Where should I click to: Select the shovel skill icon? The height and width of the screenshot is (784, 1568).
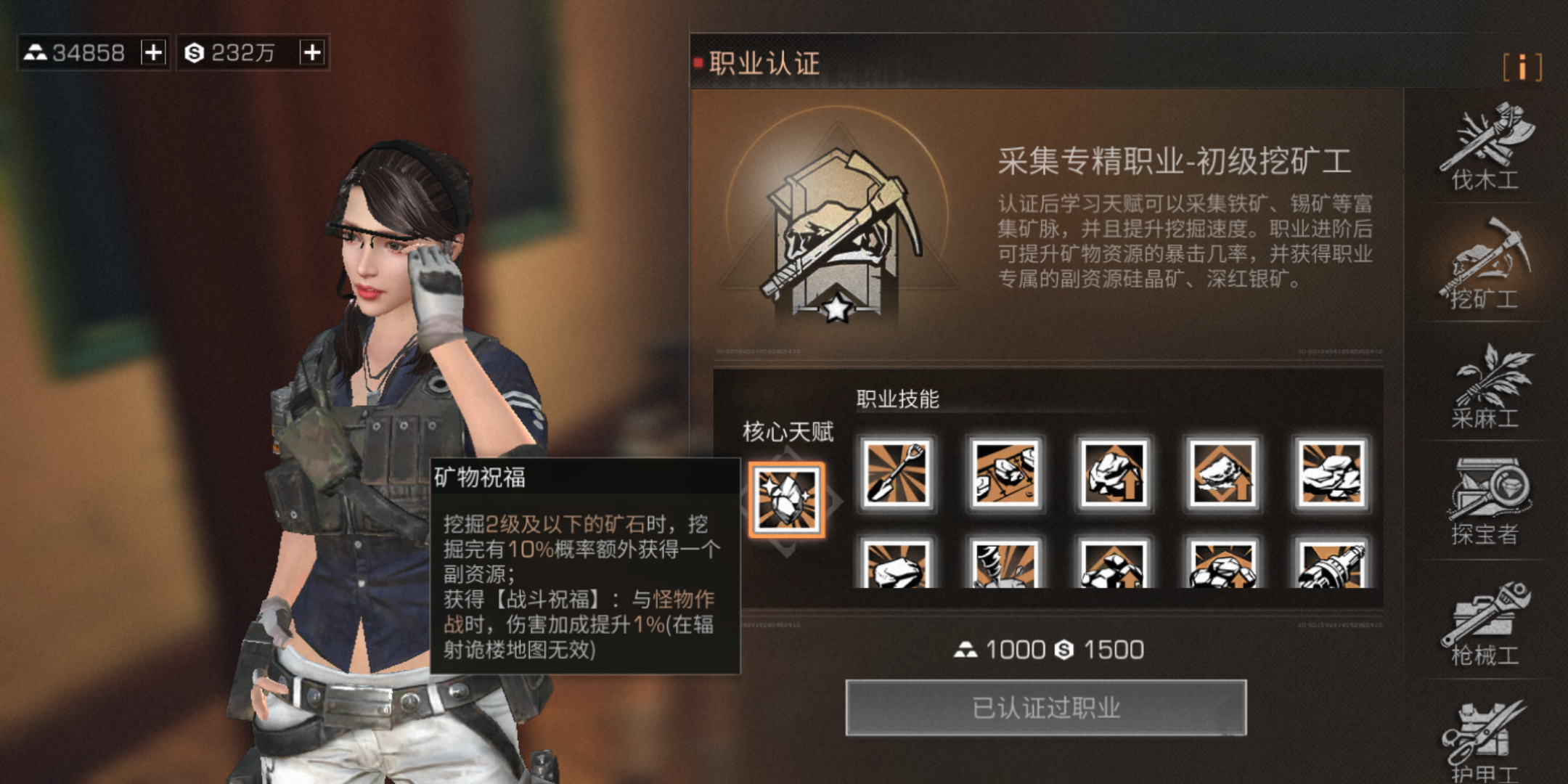coord(897,473)
